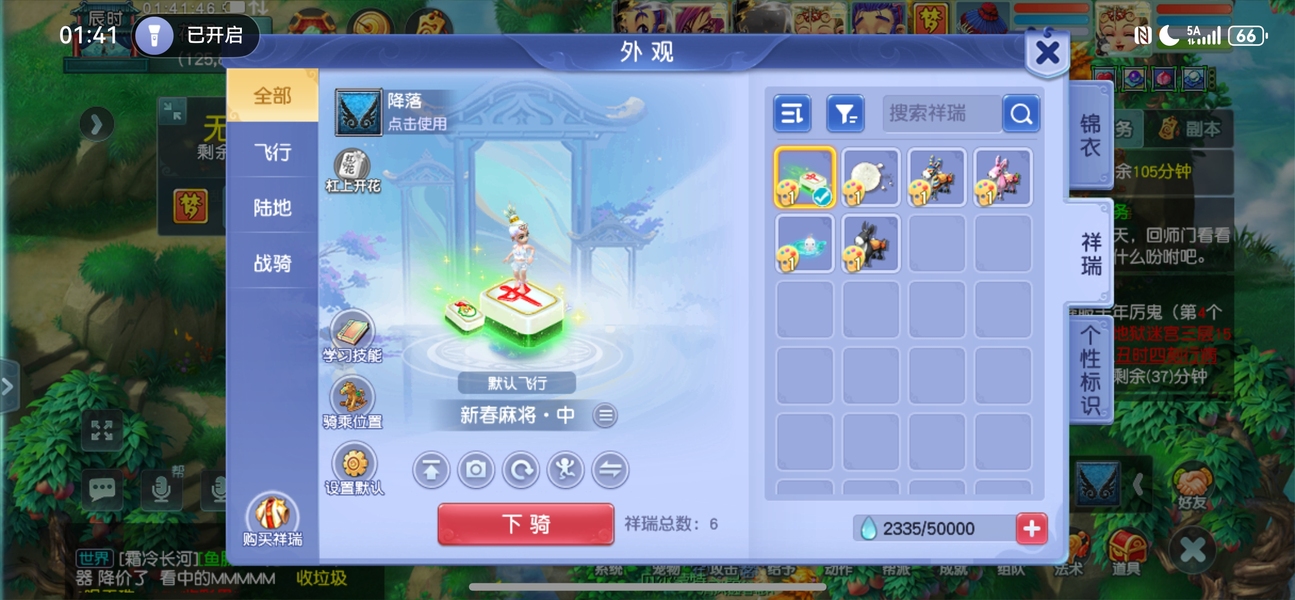1295x600 pixels.
Task: Open 骑乘位置 riding position setting
Action: coord(352,397)
